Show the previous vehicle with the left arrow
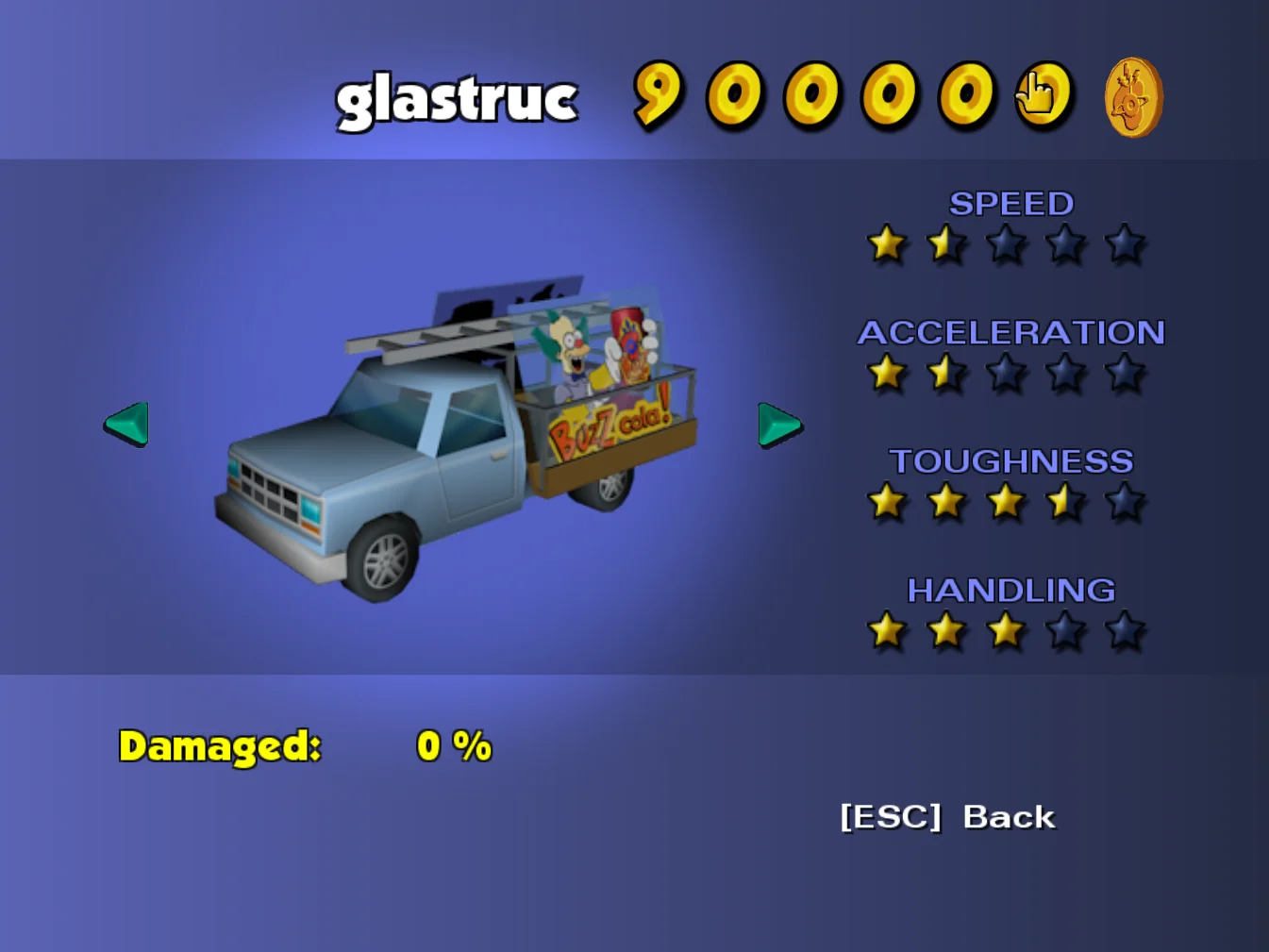 (x=126, y=424)
